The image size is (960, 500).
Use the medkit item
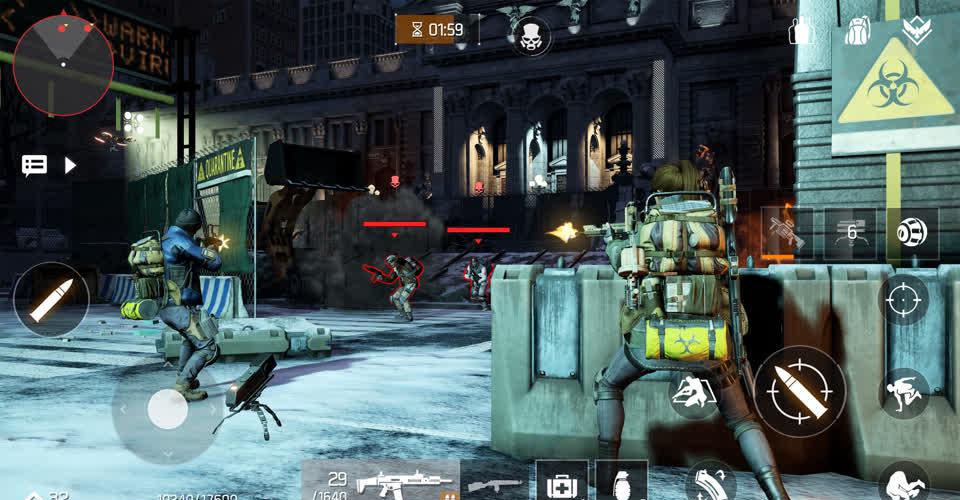tap(560, 482)
